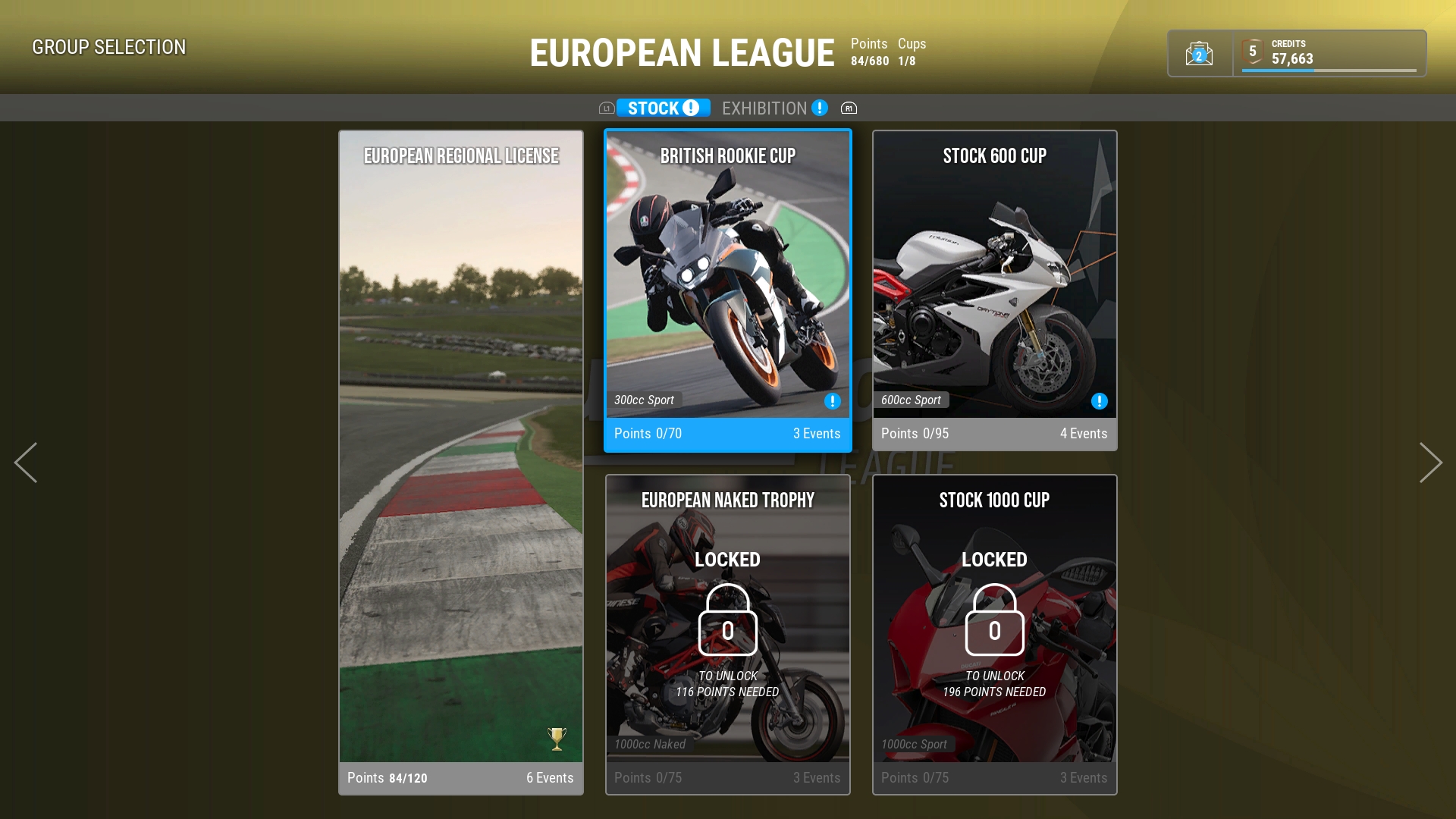Pick the Stock 600 Cup card
This screenshot has width=1456, height=819.
[994, 290]
